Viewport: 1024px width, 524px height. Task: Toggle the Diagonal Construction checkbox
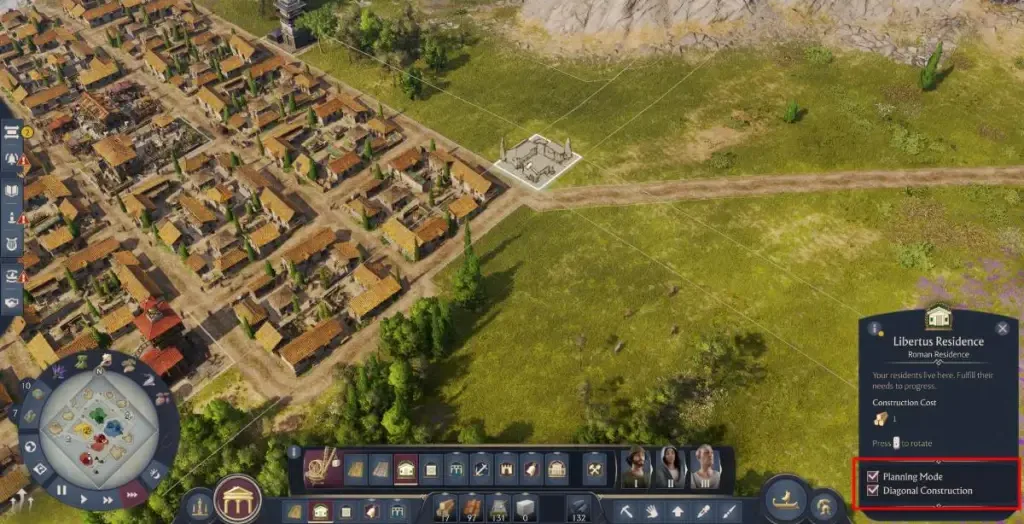[874, 491]
